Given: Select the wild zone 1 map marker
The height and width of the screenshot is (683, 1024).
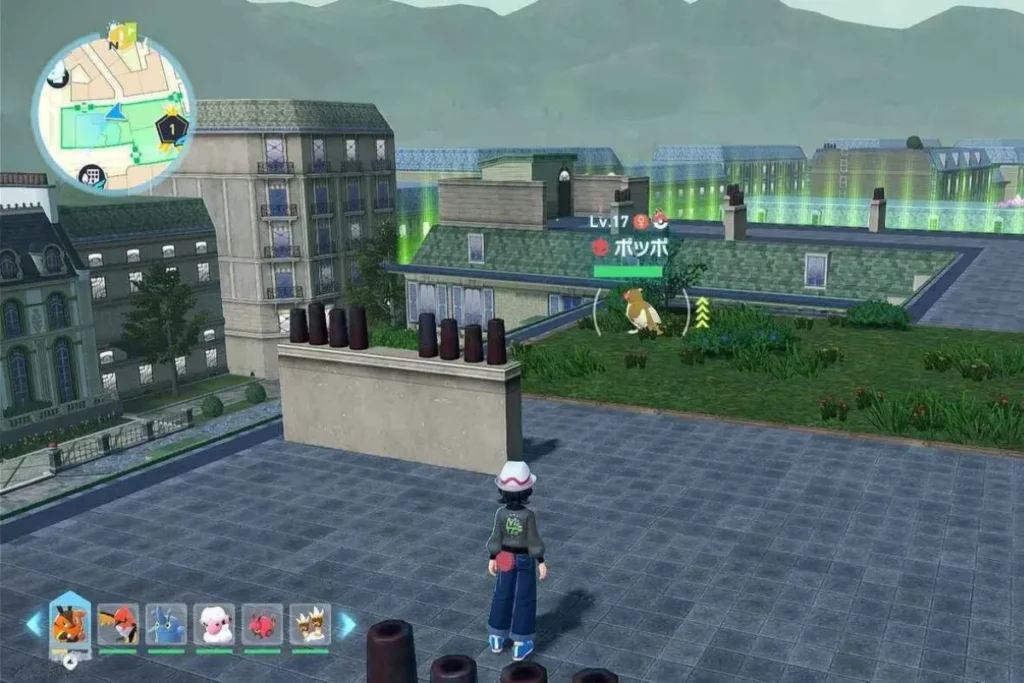Looking at the screenshot, I should click(172, 129).
